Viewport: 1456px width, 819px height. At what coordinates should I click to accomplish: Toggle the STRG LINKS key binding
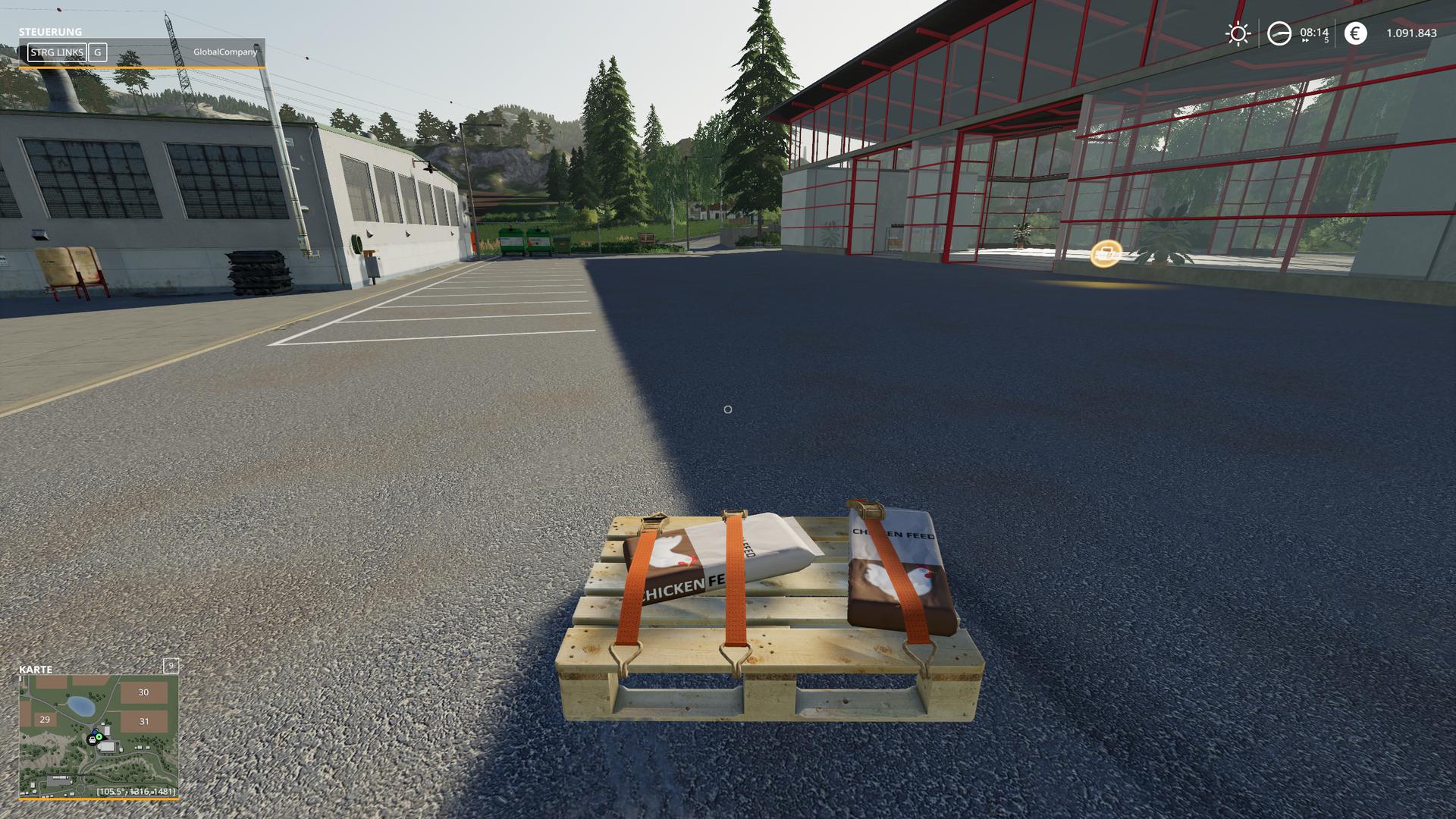click(x=57, y=53)
